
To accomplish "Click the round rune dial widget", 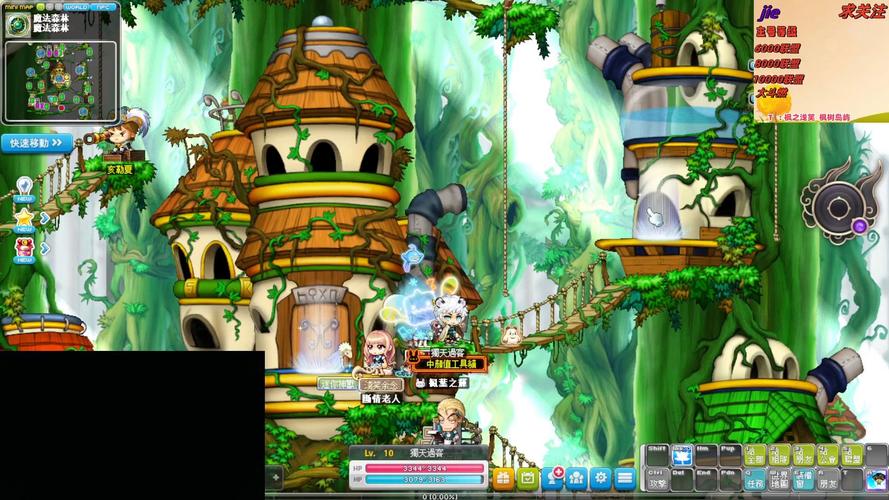I will [834, 205].
